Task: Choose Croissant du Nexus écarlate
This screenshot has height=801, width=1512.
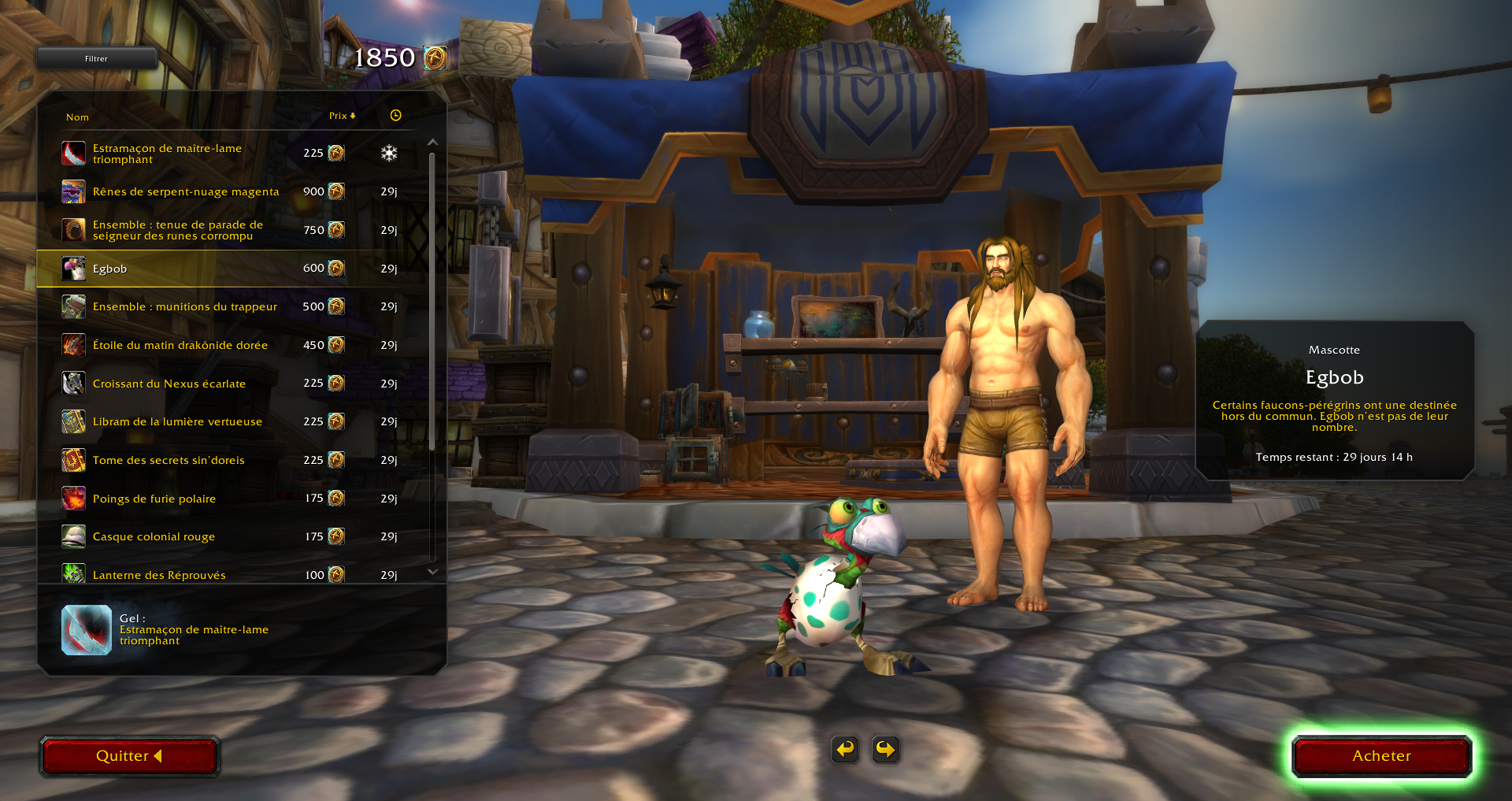Action: [x=169, y=384]
